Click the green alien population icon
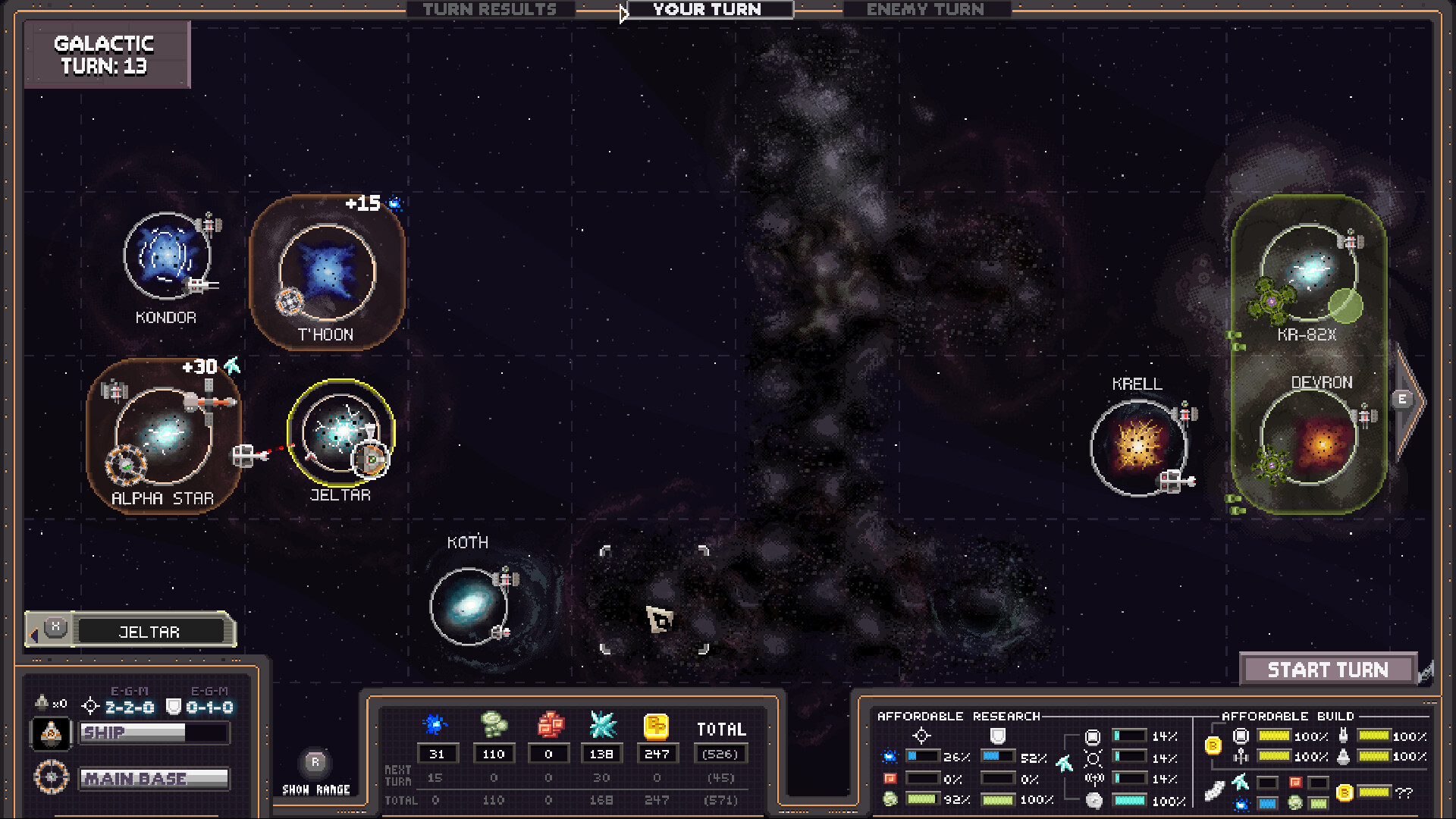Screen dimensions: 1456x819 [493, 725]
